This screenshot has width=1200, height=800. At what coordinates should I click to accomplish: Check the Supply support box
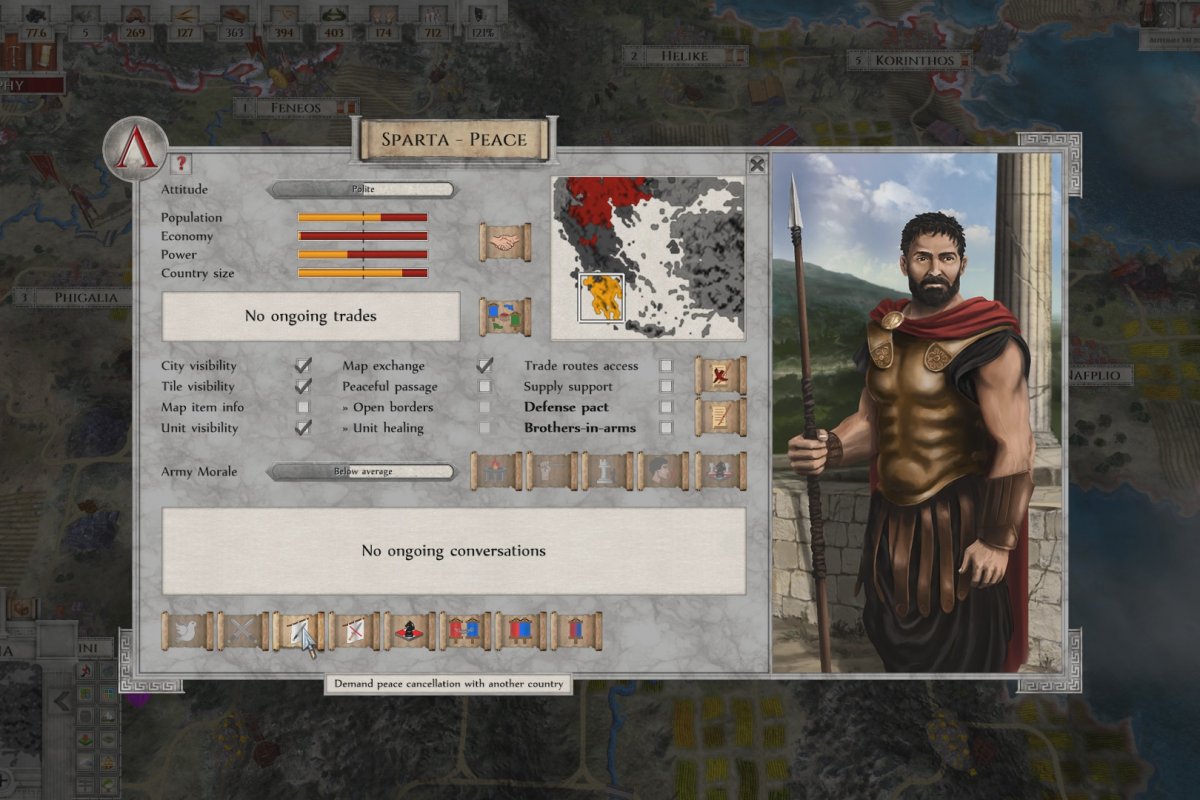point(666,386)
